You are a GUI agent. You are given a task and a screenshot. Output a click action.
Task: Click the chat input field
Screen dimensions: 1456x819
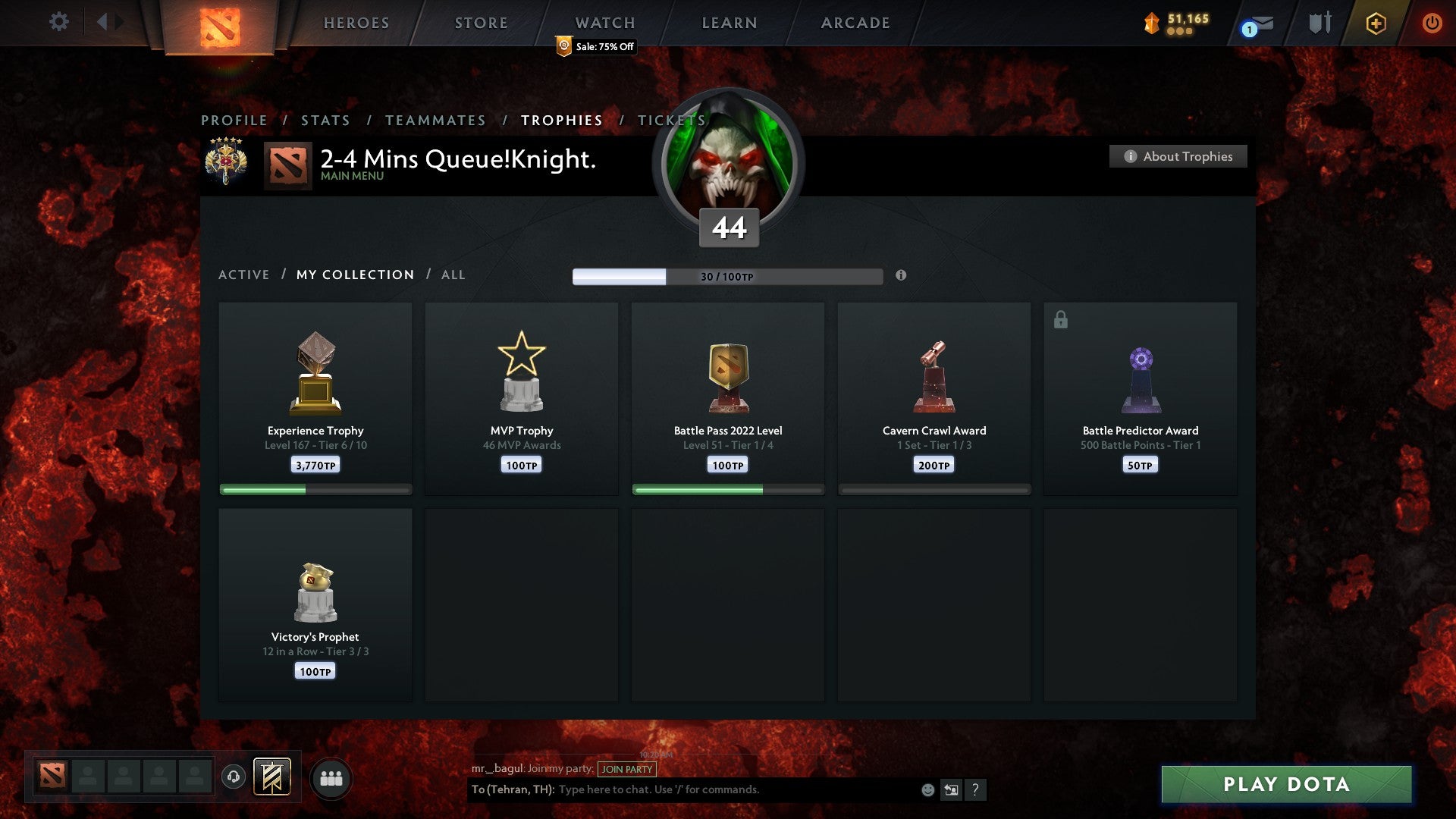click(x=728, y=789)
